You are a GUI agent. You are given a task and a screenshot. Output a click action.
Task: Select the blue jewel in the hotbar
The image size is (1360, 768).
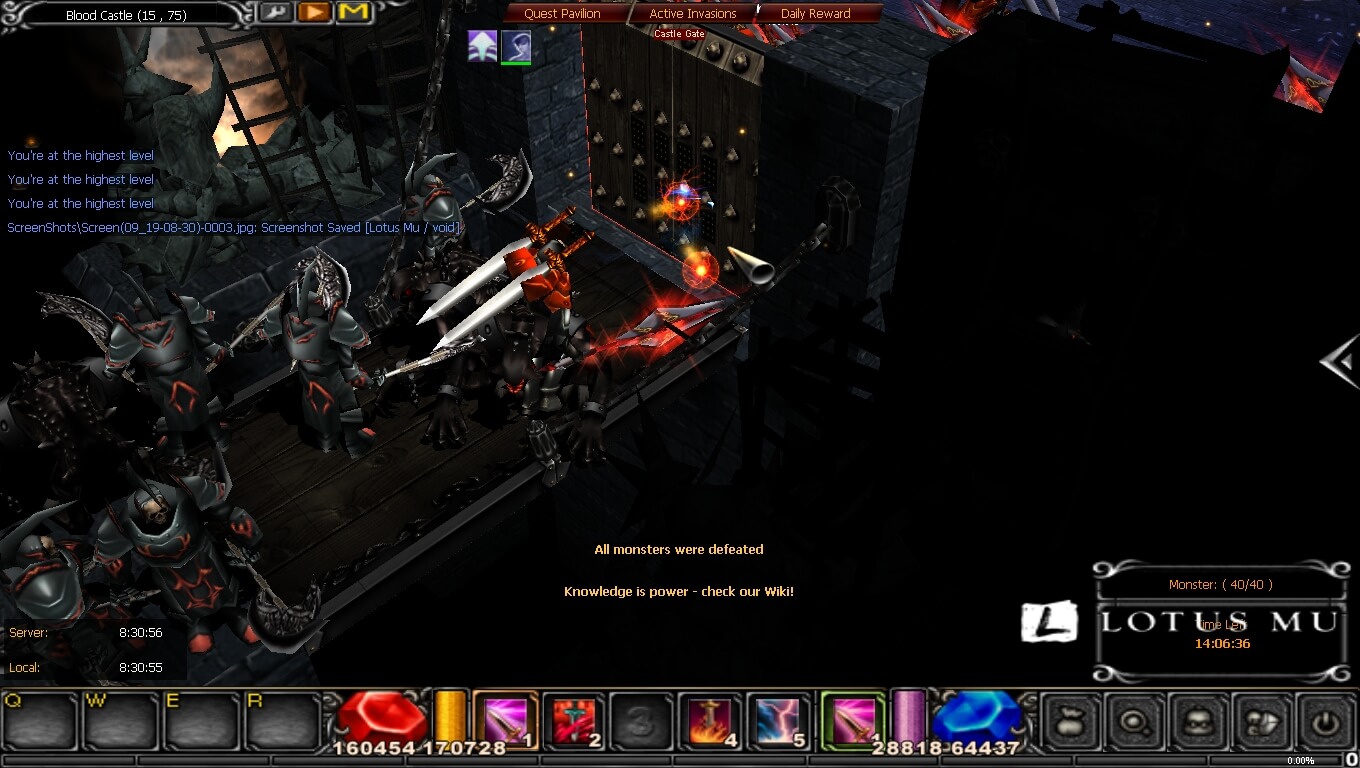tap(975, 715)
